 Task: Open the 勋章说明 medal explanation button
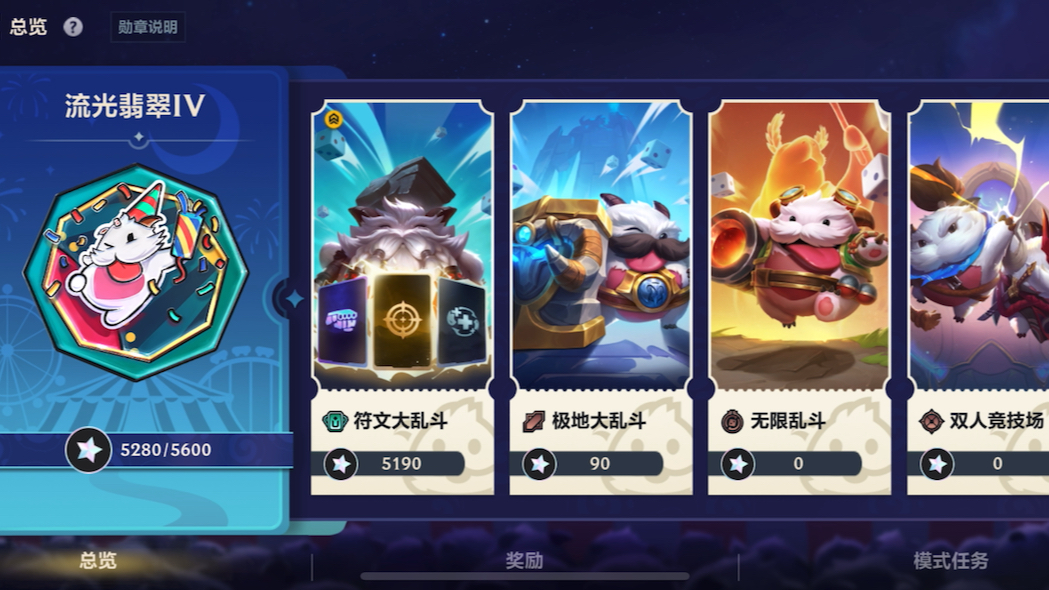click(x=147, y=27)
